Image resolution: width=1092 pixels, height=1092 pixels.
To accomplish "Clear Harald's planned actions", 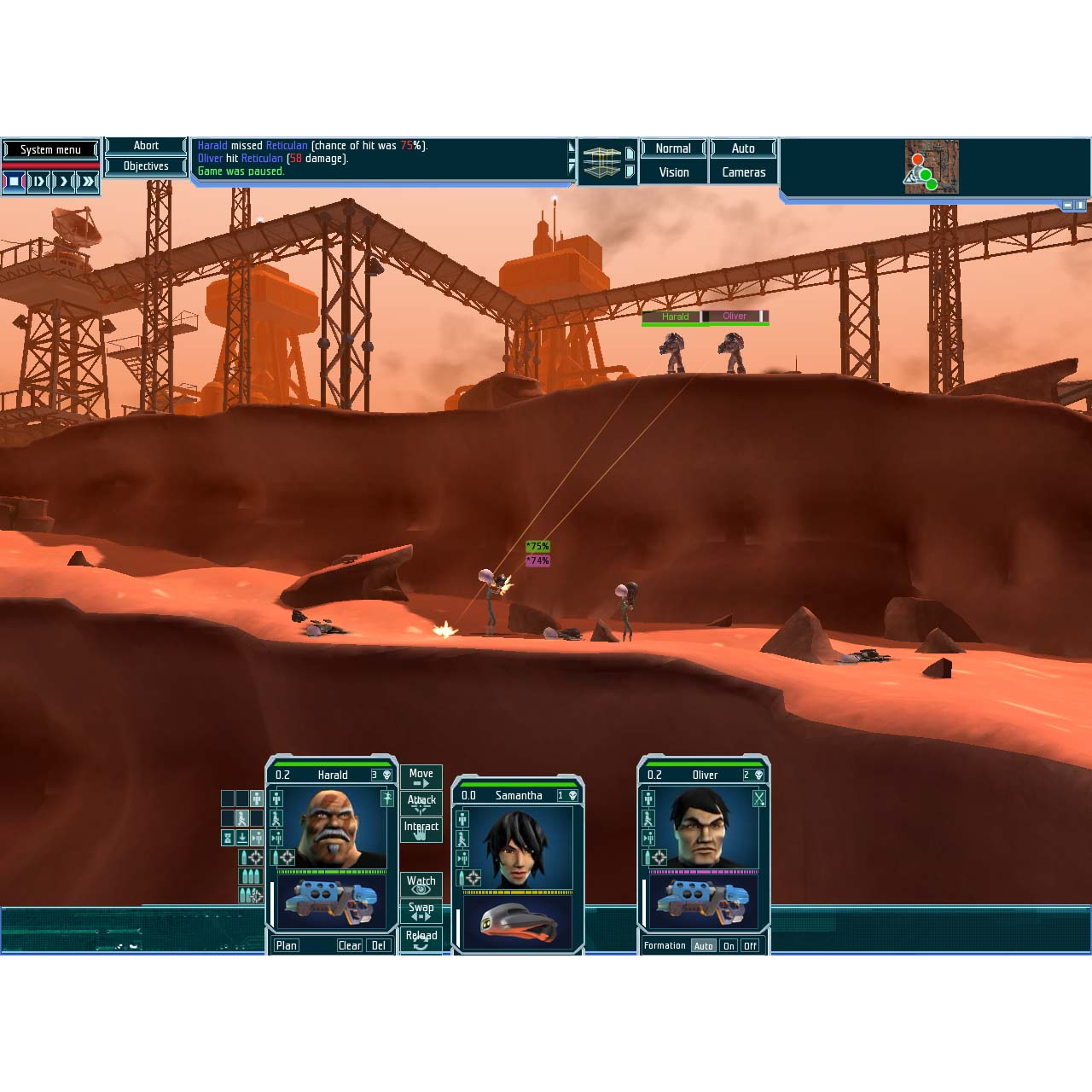I will pyautogui.click(x=350, y=945).
